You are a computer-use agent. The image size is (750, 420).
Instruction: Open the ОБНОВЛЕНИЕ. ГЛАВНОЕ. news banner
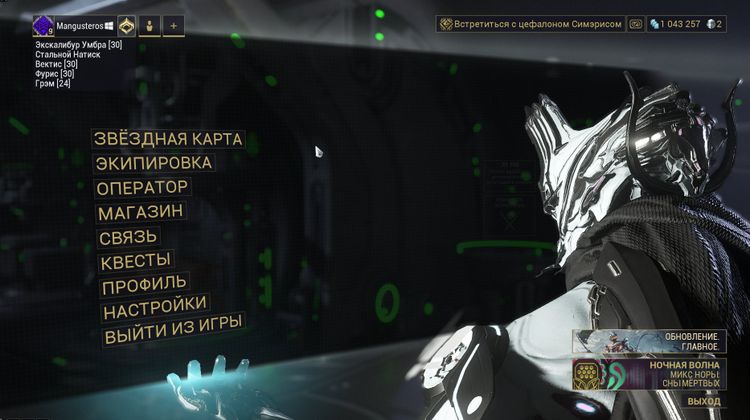660,340
